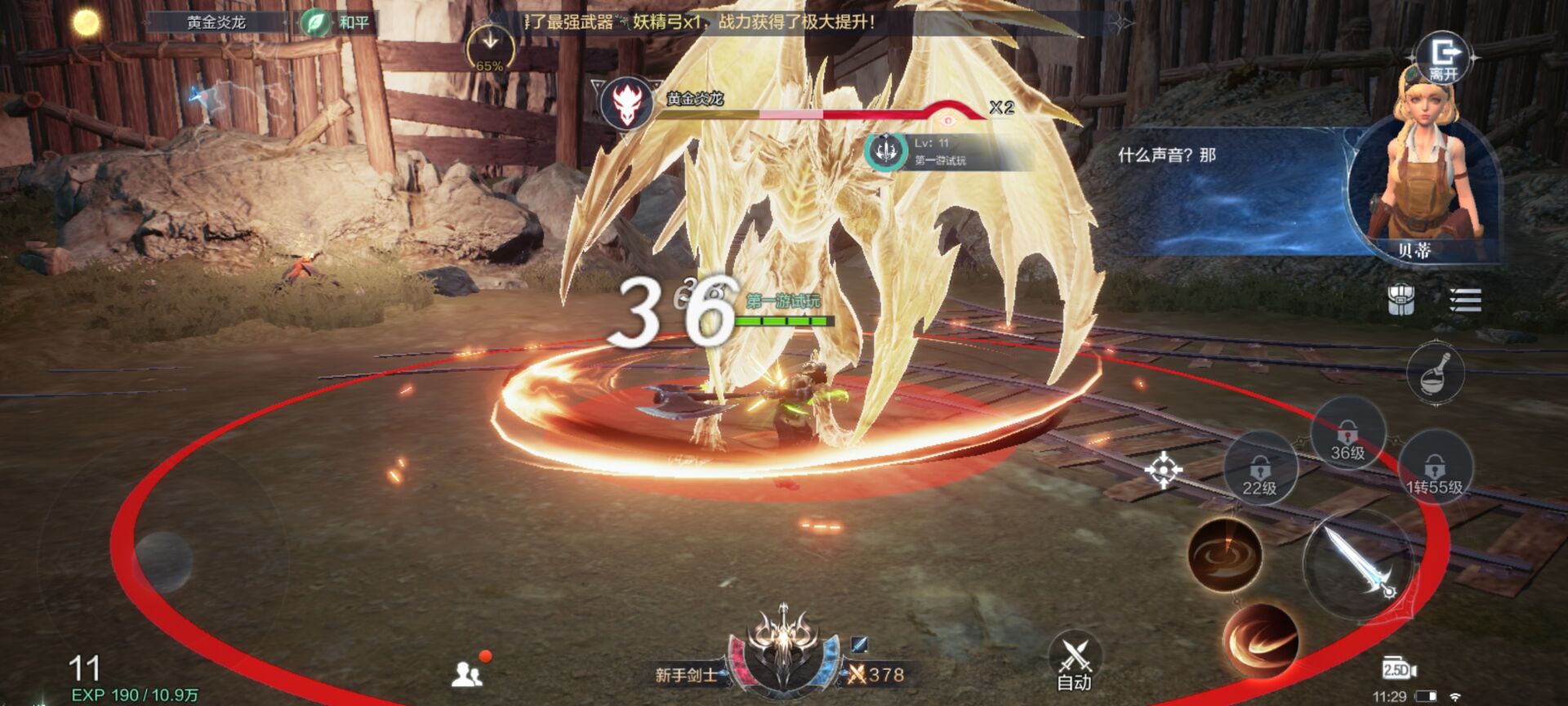Screen dimensions: 1568x706
Task: Open the 黄金炎龙 location label
Action: (216, 22)
